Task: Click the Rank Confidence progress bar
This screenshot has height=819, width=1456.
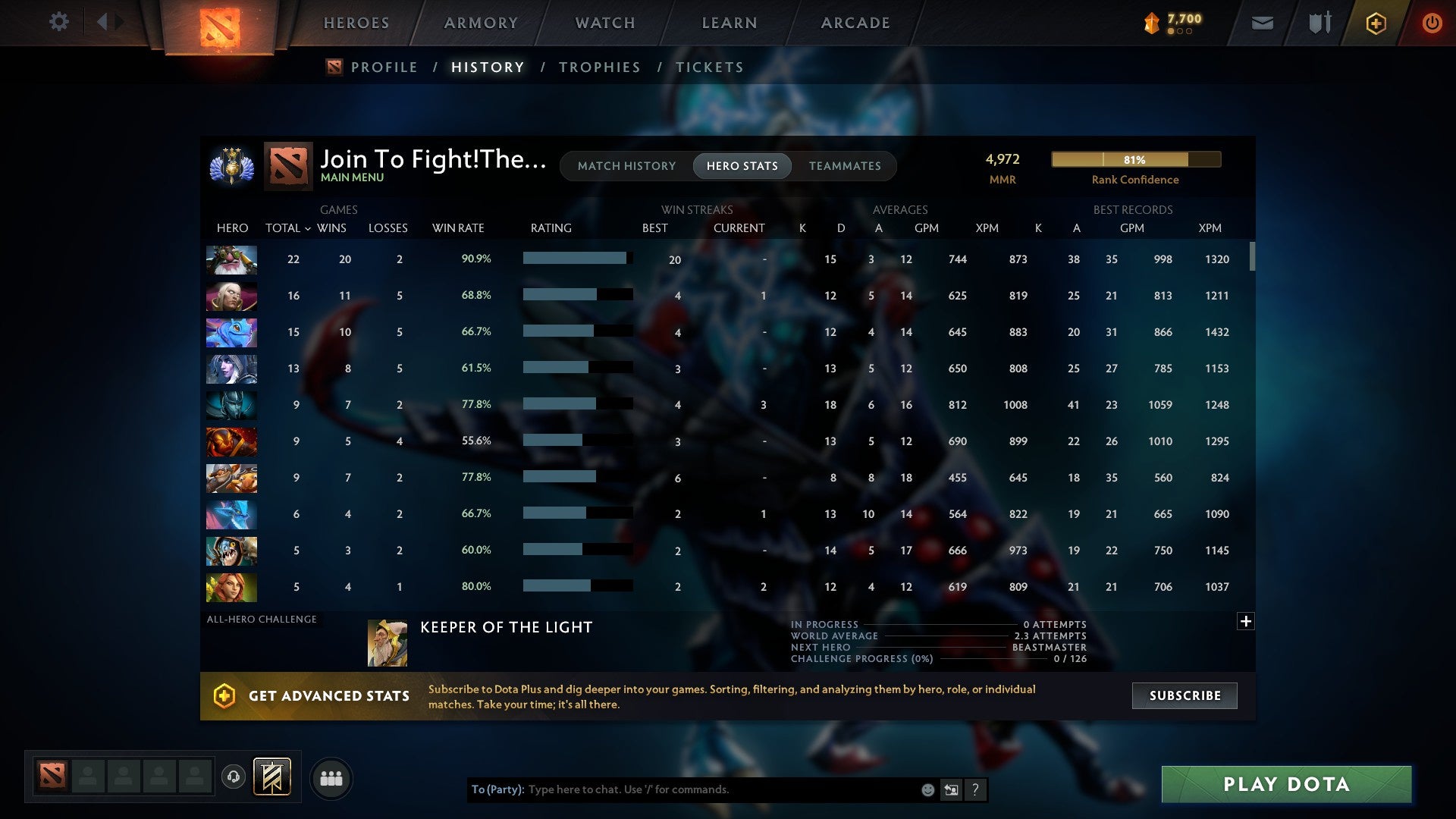Action: pyautogui.click(x=1135, y=159)
